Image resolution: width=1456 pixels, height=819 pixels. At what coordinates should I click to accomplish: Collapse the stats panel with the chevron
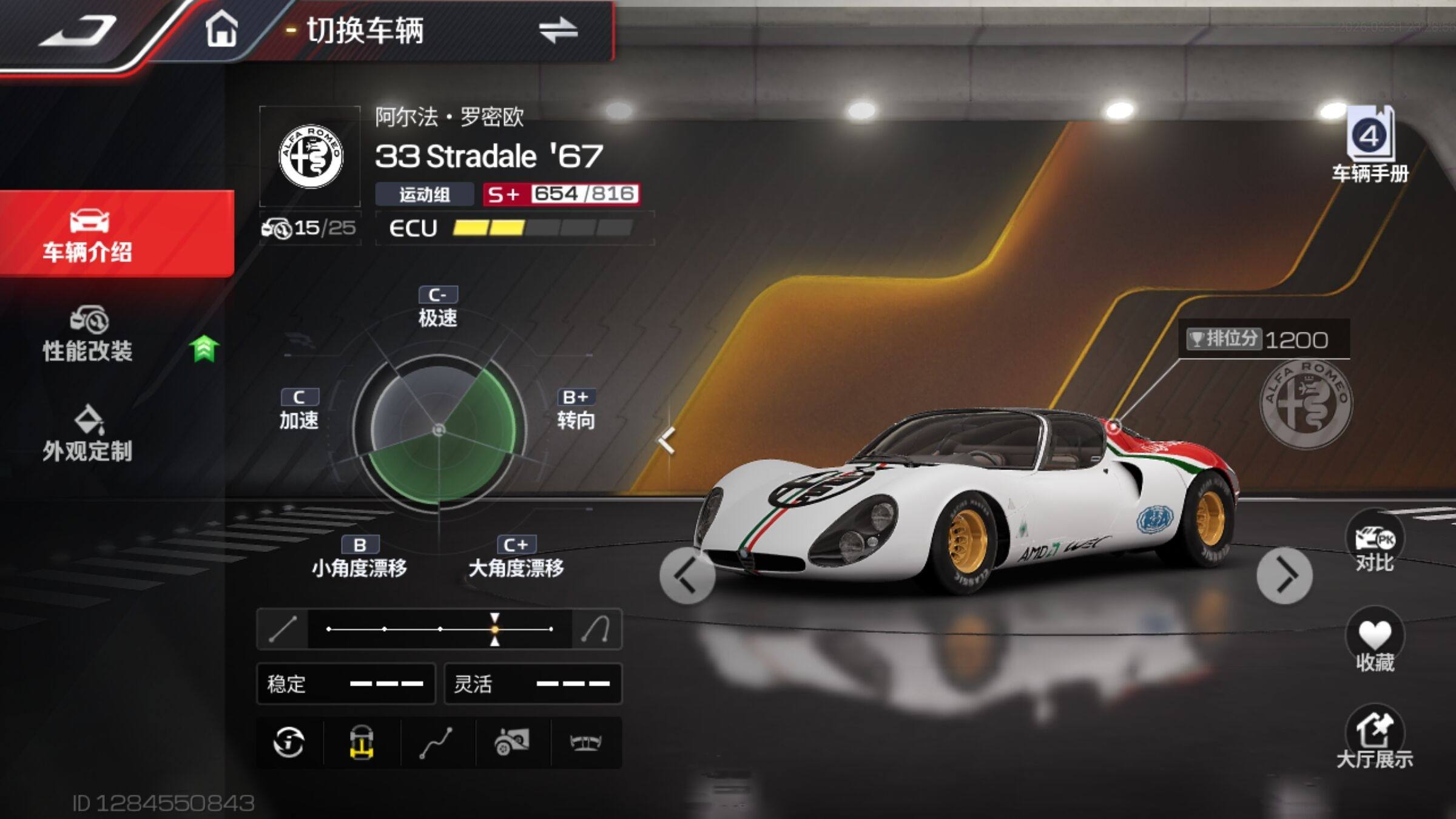pyautogui.click(x=667, y=440)
